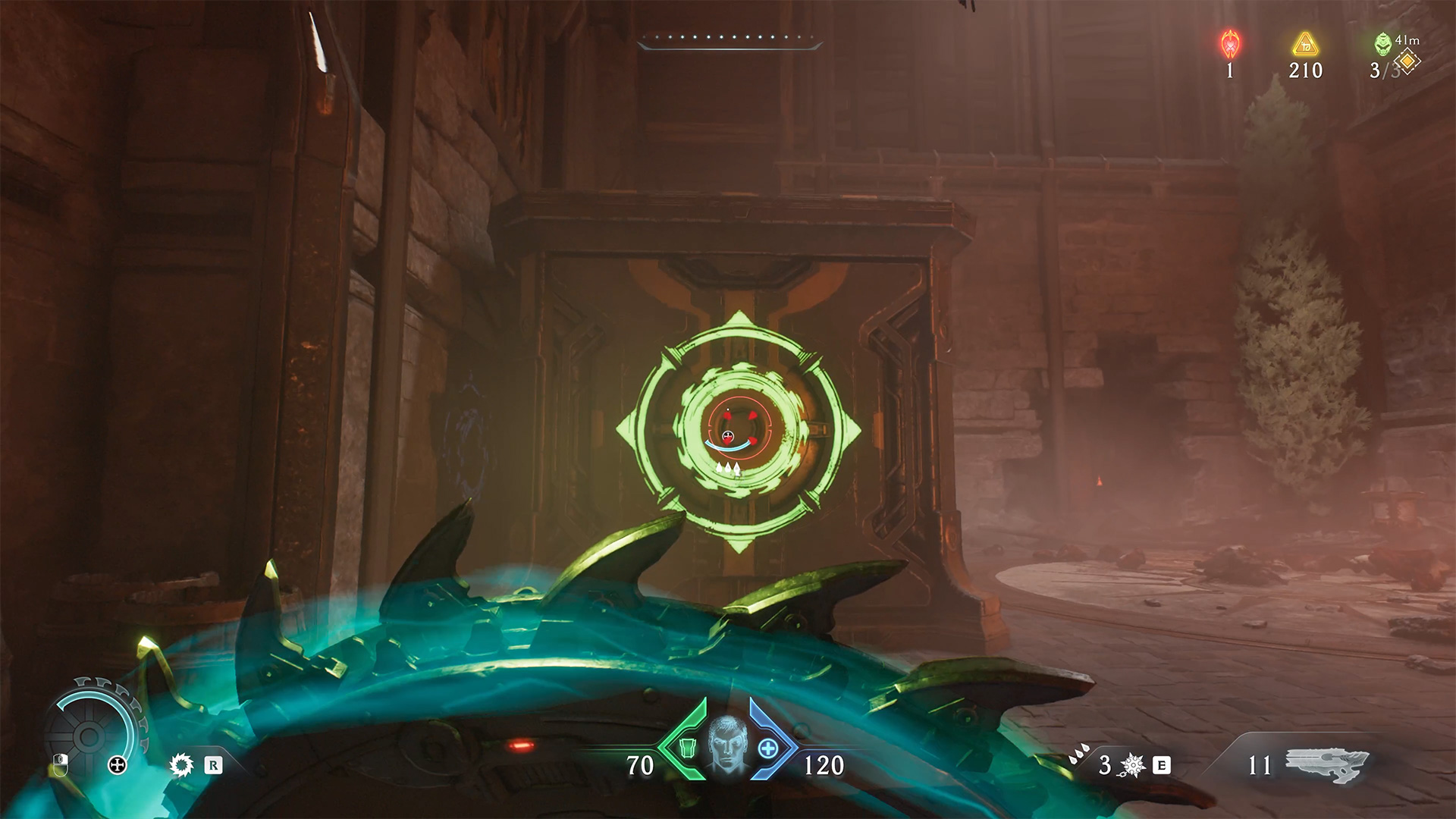The width and height of the screenshot is (1456, 819).
Task: Open the green demon skull objective tracker
Action: point(1382,45)
